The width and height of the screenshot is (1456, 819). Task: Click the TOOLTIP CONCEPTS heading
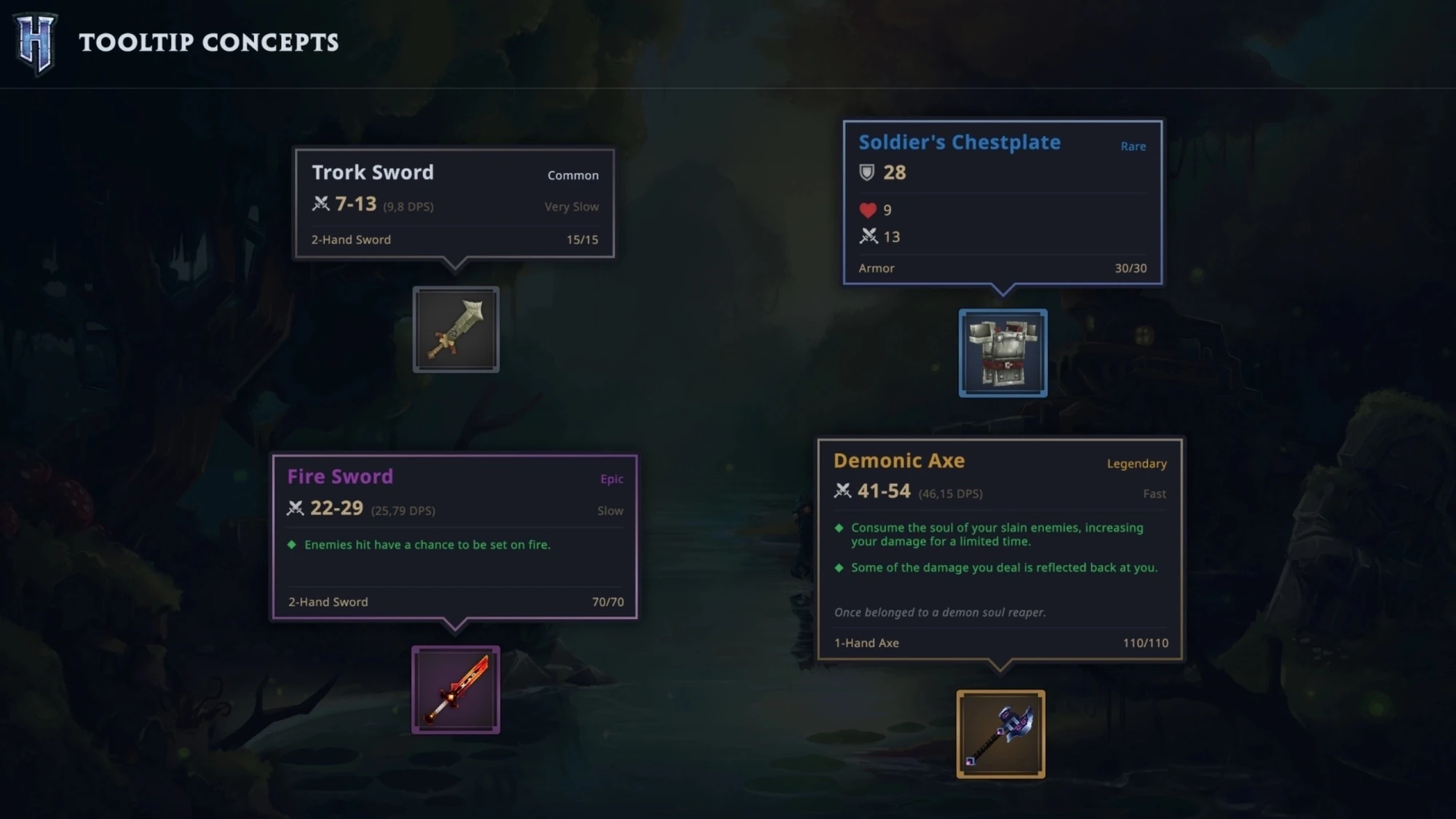[210, 43]
